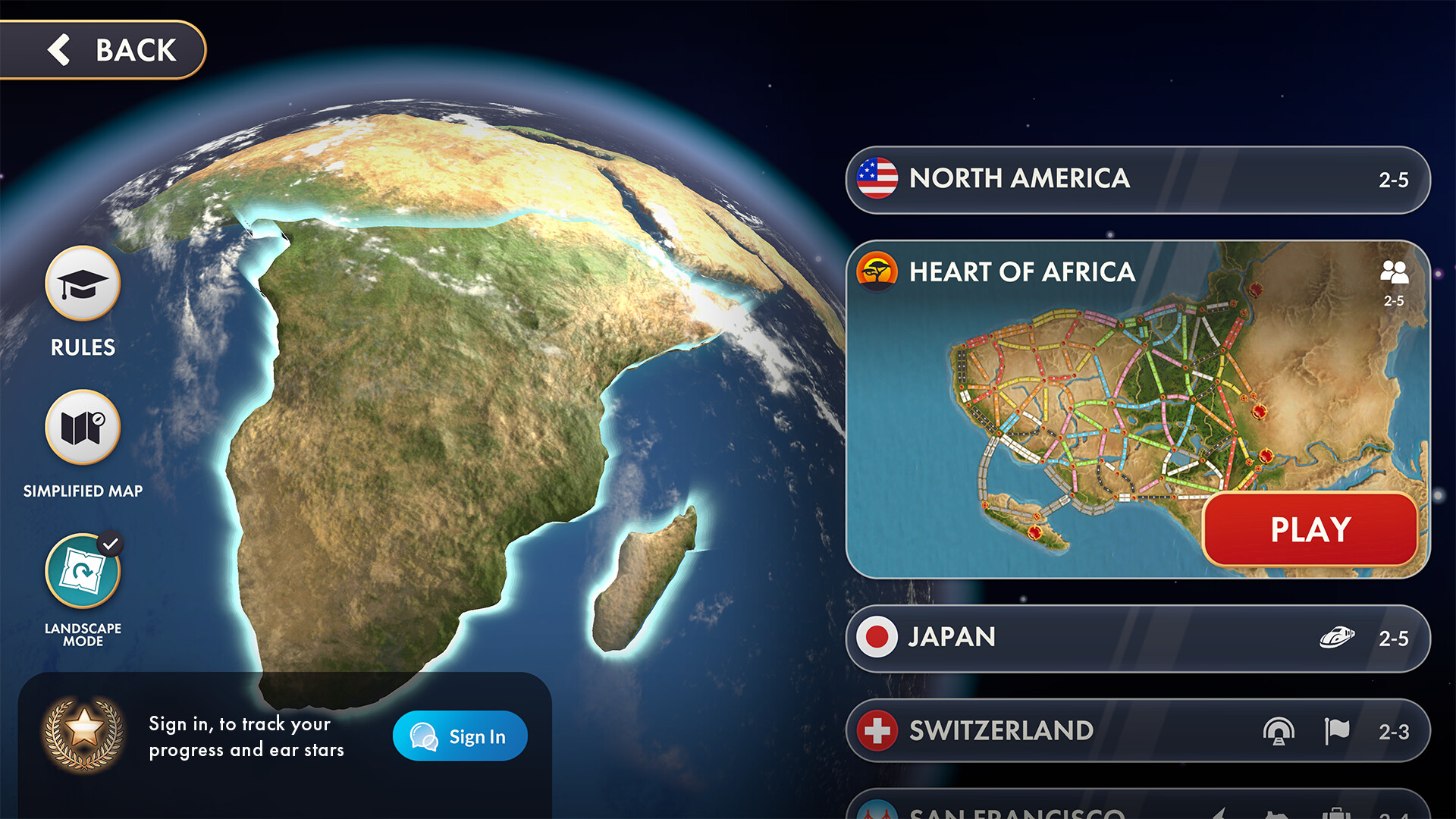The height and width of the screenshot is (819, 1456).
Task: Click the Japan flag circle icon
Action: pyautogui.click(x=878, y=637)
